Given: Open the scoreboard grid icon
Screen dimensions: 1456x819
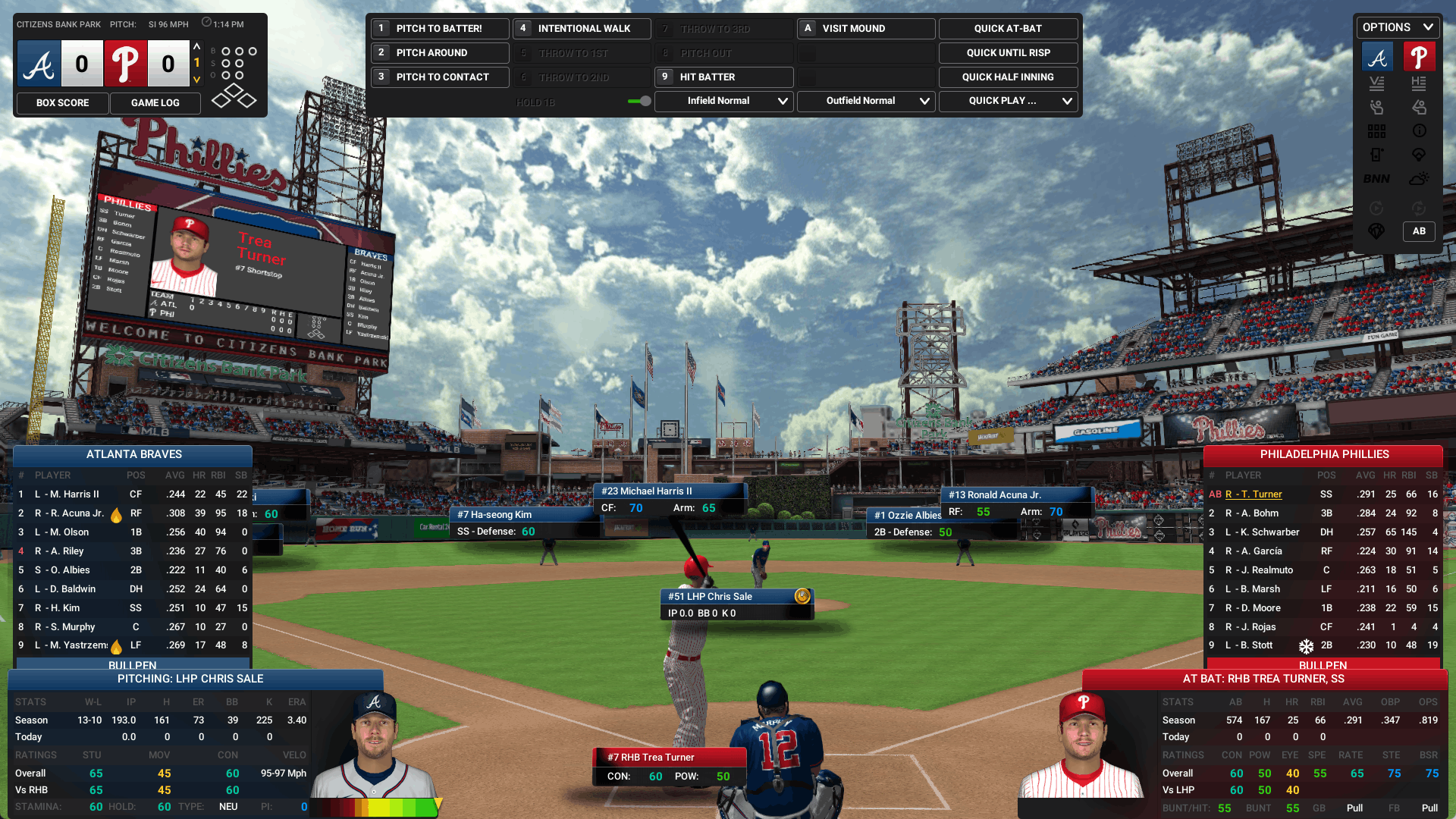Looking at the screenshot, I should click(x=1376, y=130).
